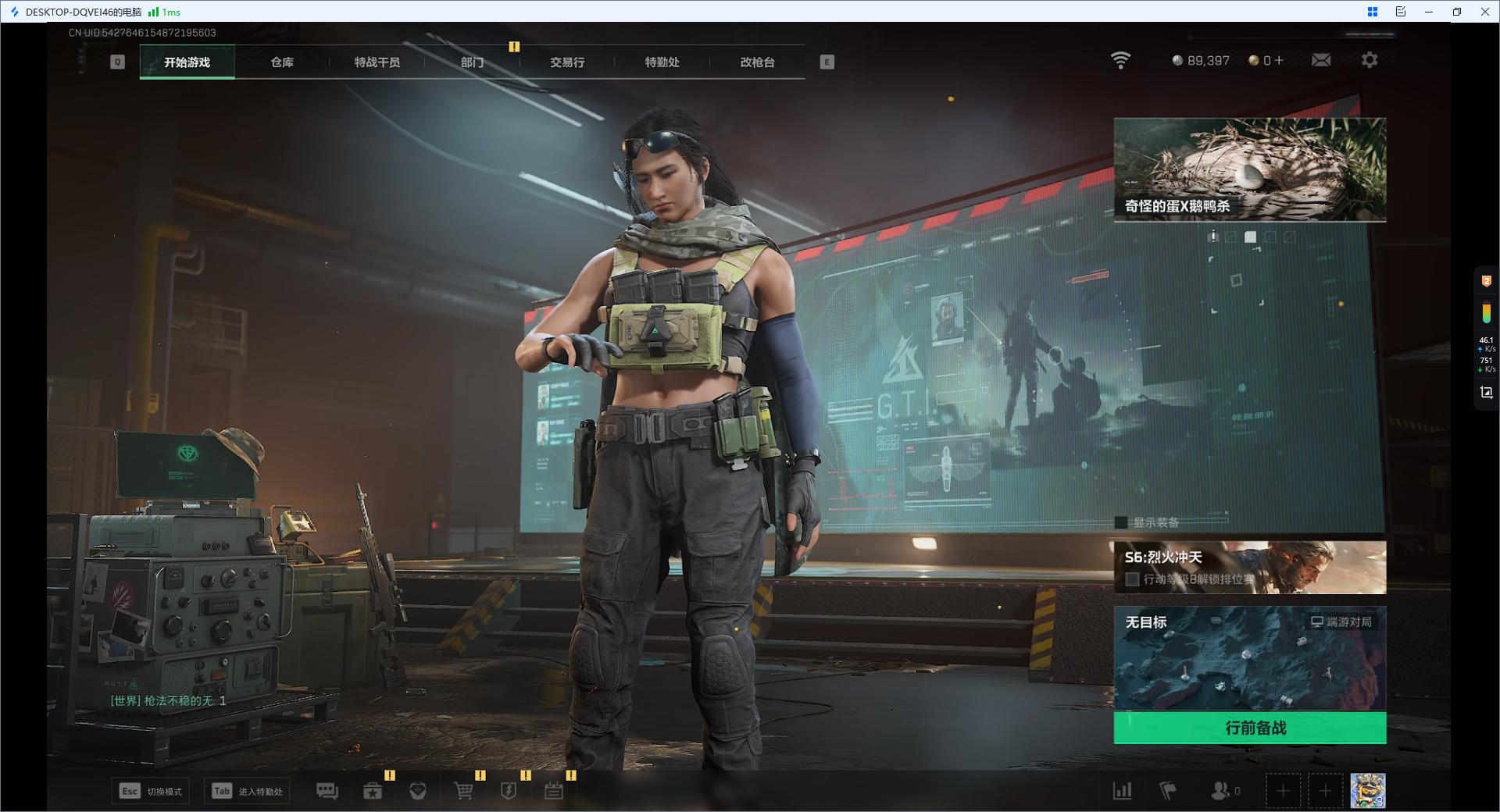Open the friends list icon
The height and width of the screenshot is (812, 1500).
pos(1220,791)
